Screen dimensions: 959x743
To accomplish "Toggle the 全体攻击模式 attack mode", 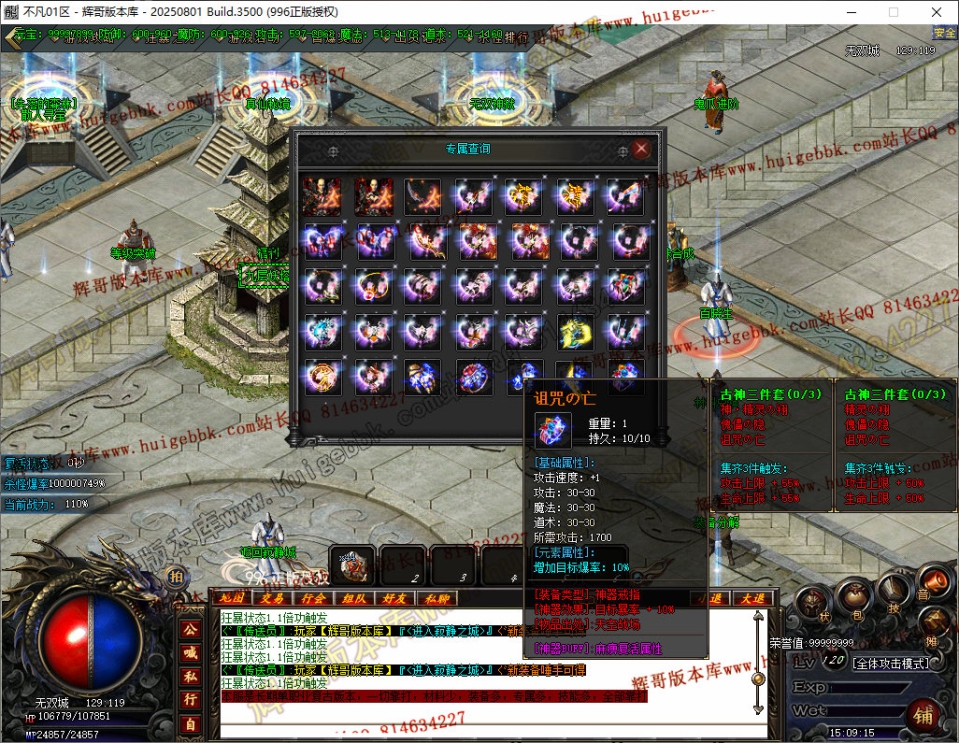I will [890, 663].
